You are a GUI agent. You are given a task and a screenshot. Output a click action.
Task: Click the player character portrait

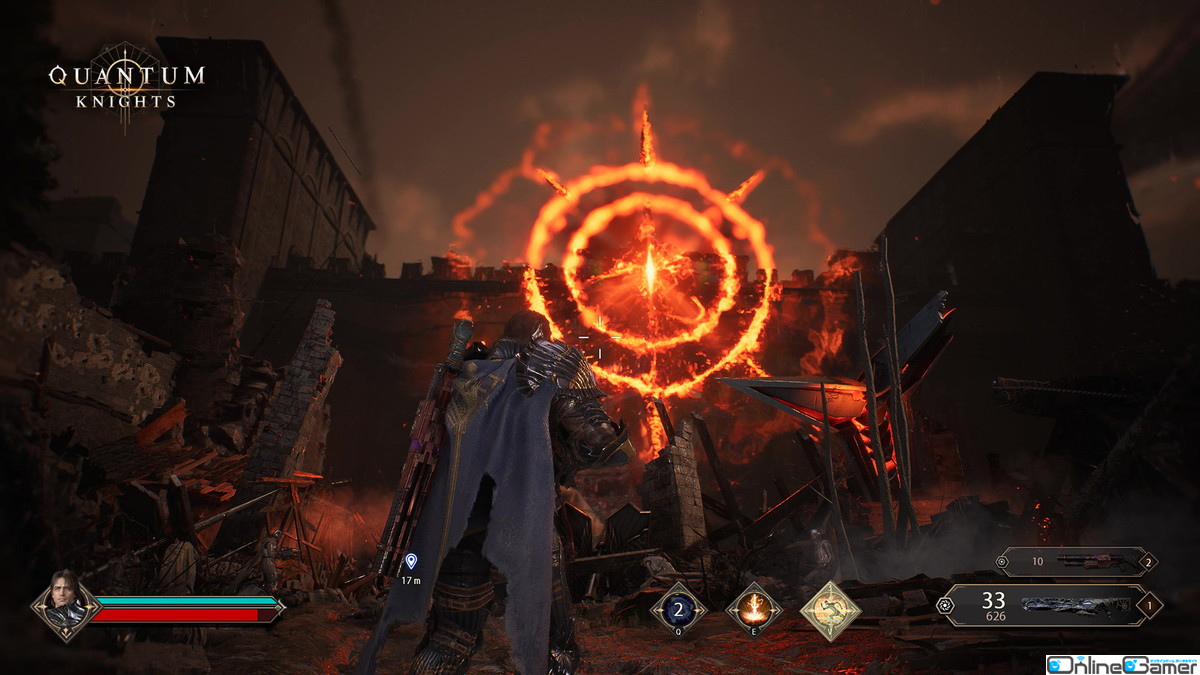click(x=65, y=606)
